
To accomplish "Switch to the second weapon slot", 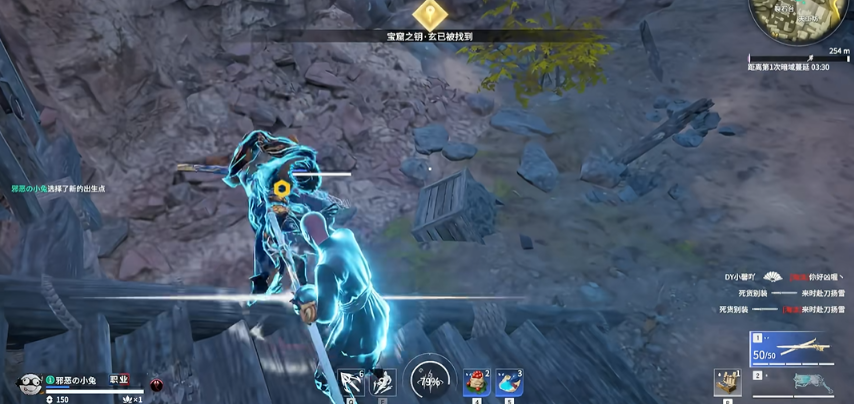I will 790,380.
